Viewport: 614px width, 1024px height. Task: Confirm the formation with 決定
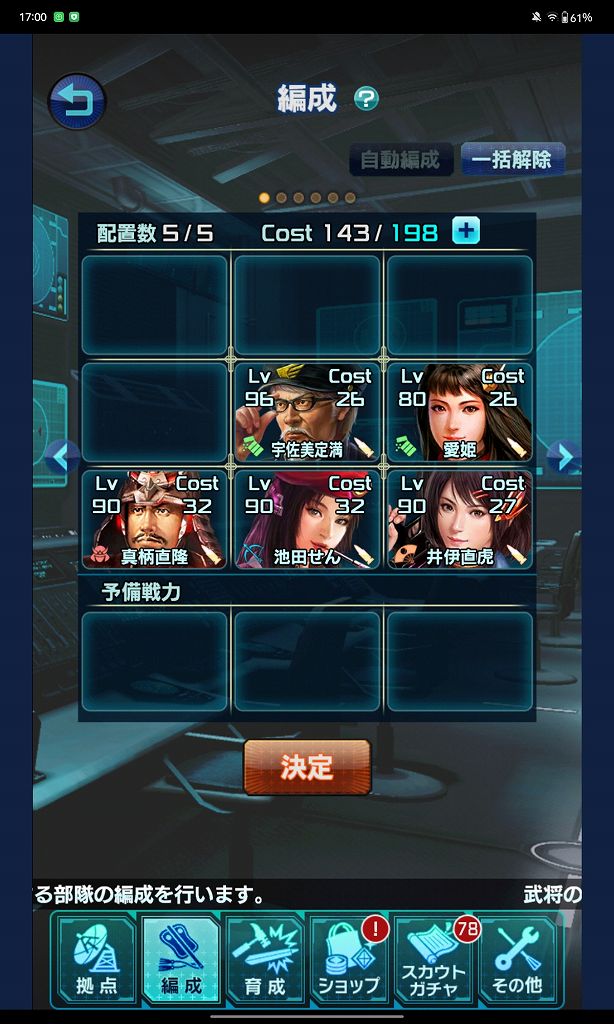[307, 767]
